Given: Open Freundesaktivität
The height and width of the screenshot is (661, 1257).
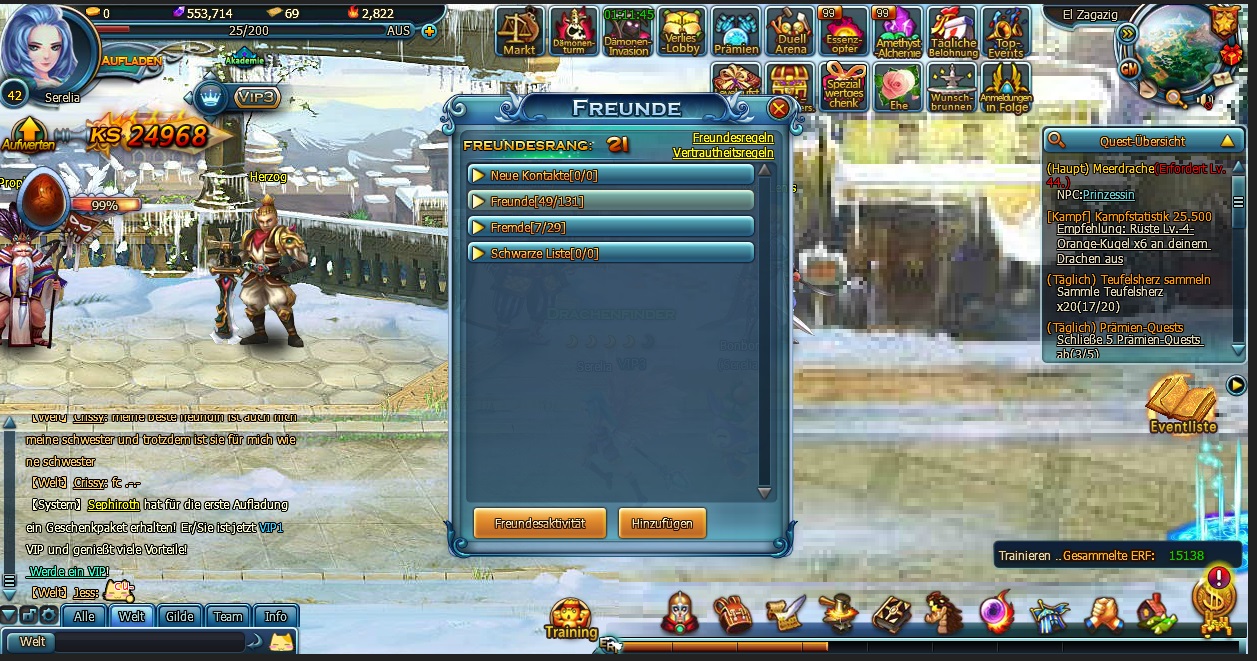Looking at the screenshot, I should tap(539, 523).
